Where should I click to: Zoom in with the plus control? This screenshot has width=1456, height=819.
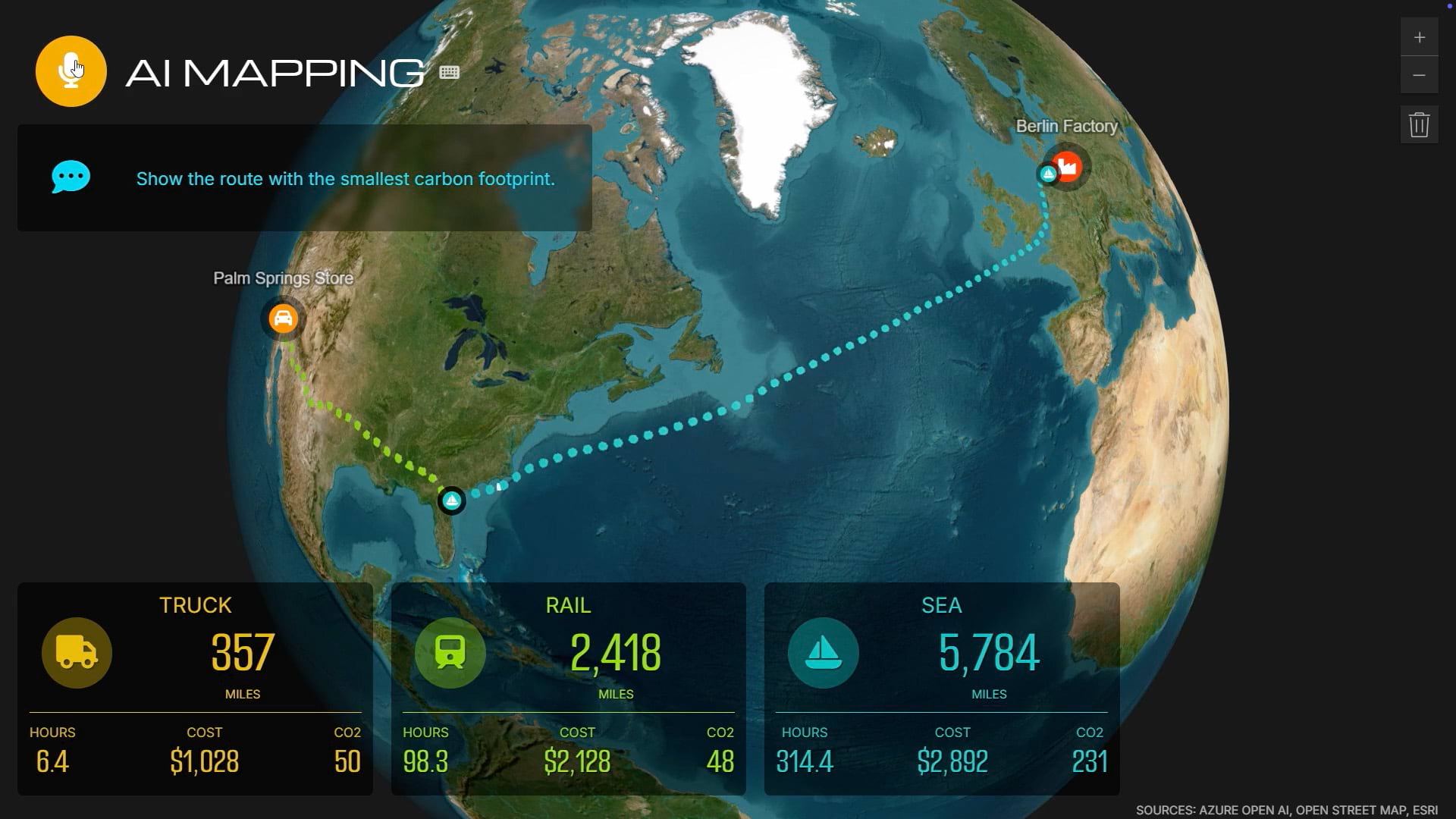click(1420, 36)
